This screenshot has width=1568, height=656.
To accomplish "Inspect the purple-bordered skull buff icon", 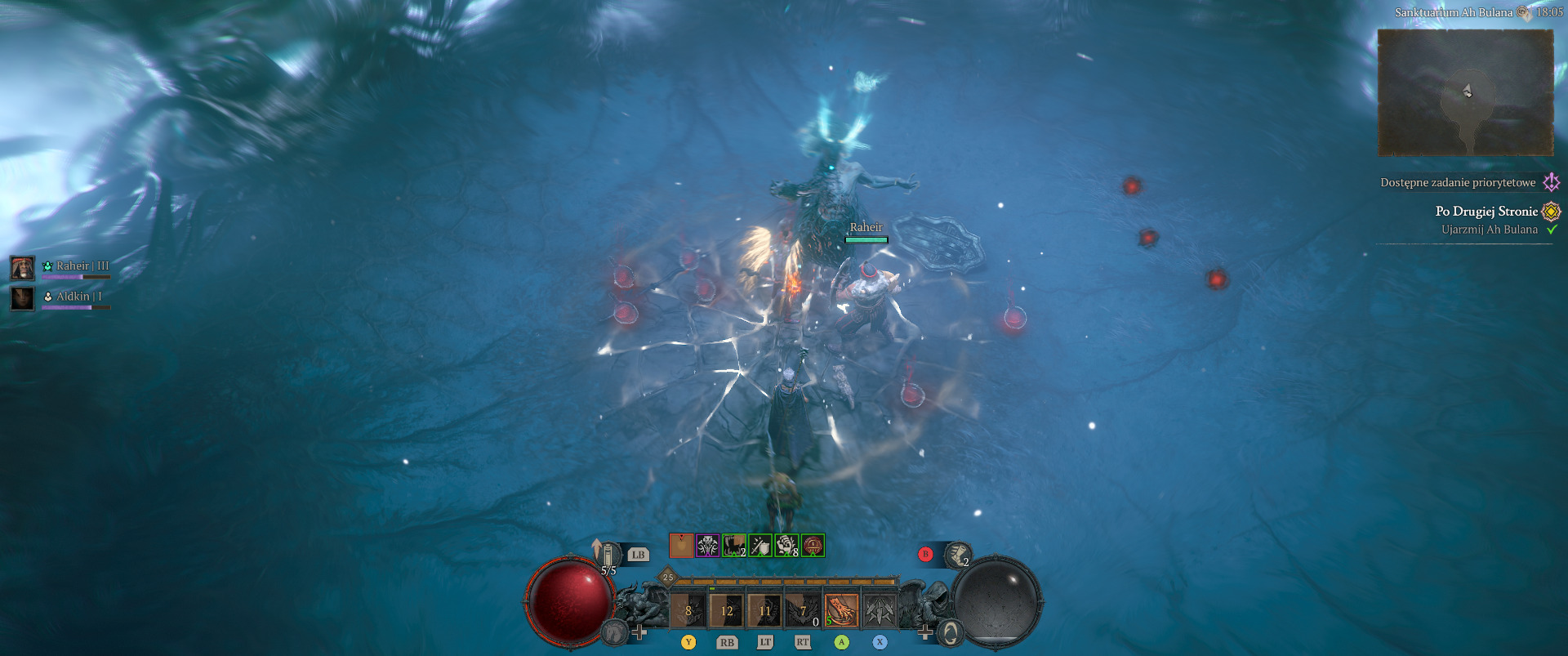I will 707,545.
